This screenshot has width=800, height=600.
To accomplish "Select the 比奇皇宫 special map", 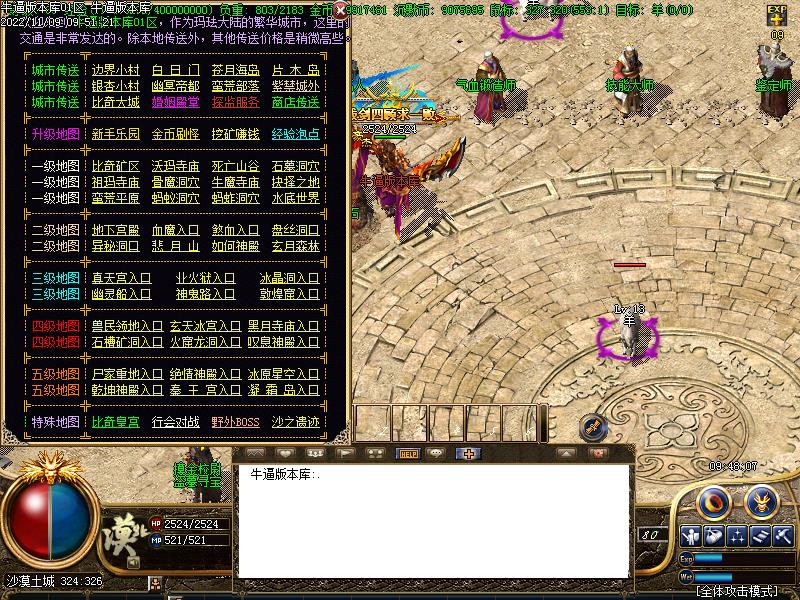I will (x=115, y=422).
